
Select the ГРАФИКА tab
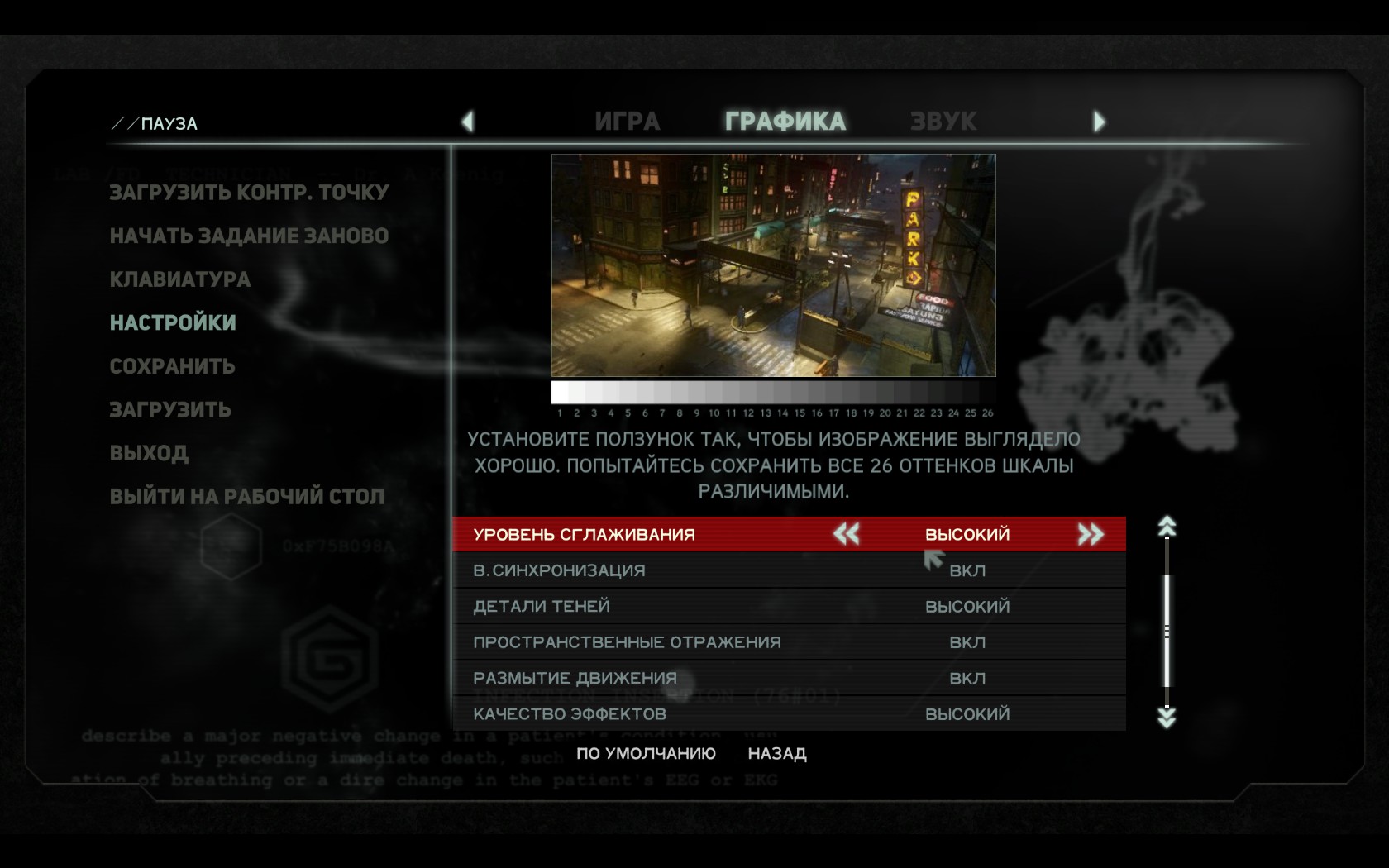(785, 122)
